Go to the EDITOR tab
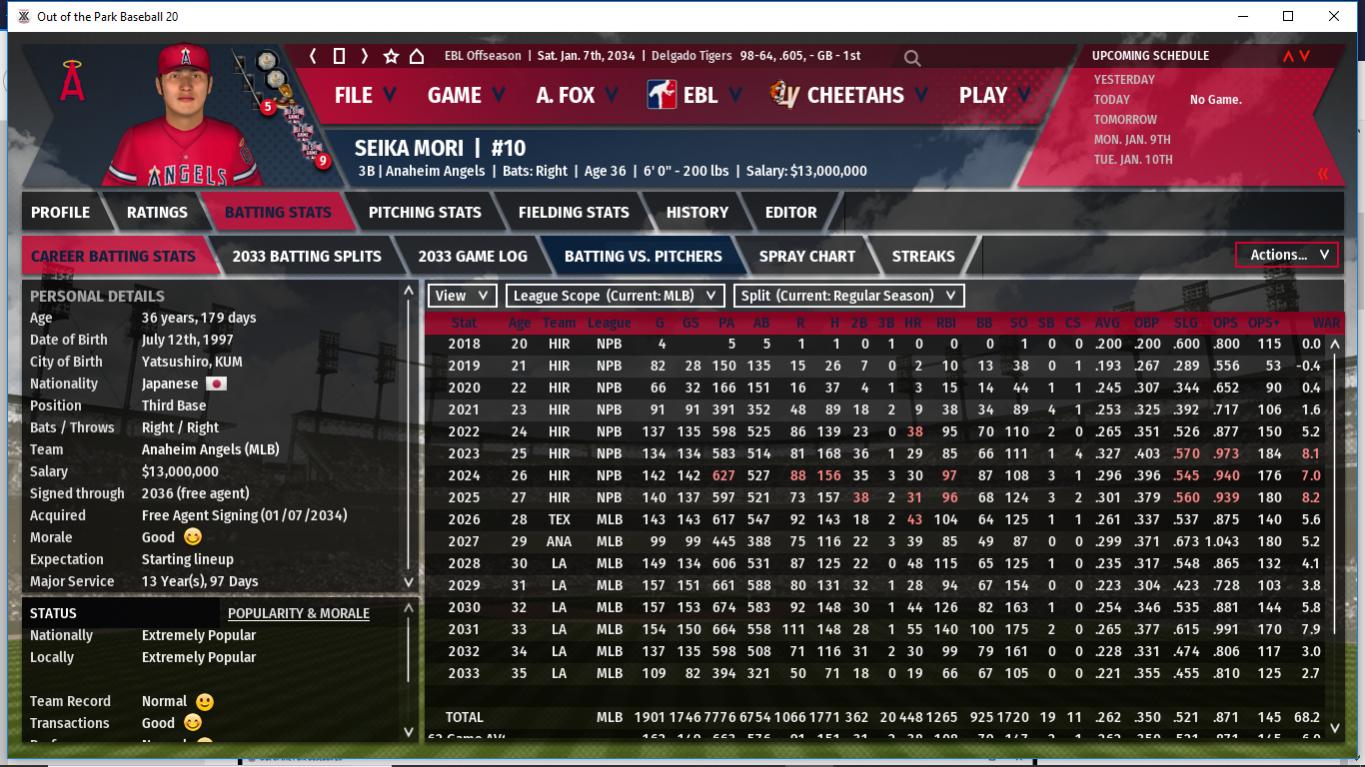1365x767 pixels. point(791,212)
